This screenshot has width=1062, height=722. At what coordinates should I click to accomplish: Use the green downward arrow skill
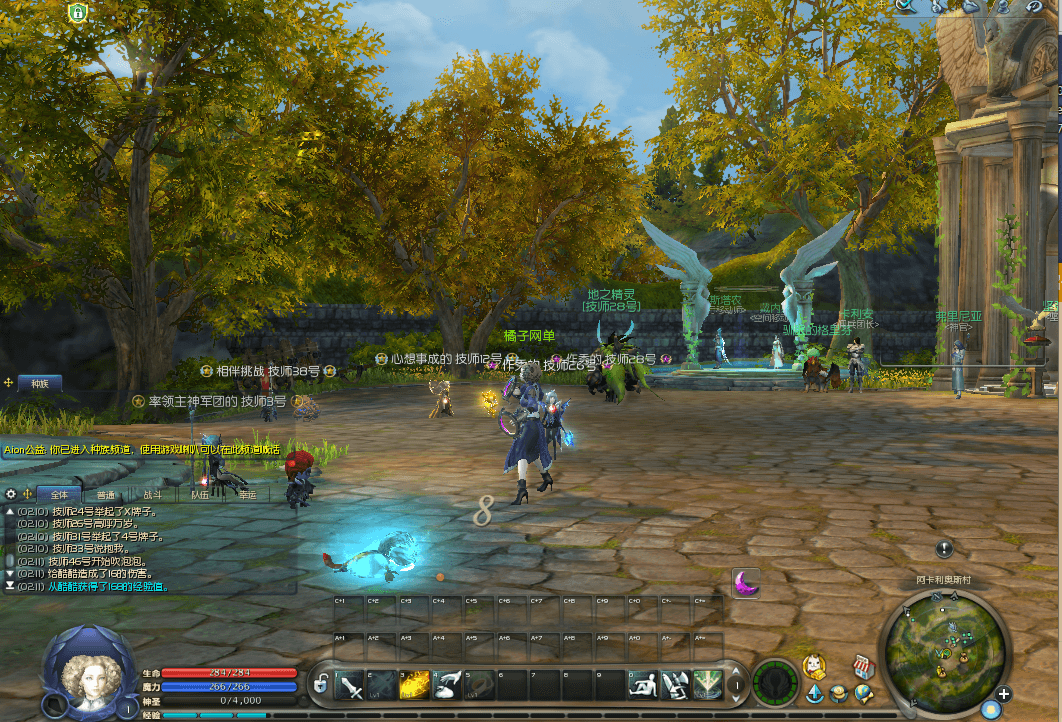(707, 685)
